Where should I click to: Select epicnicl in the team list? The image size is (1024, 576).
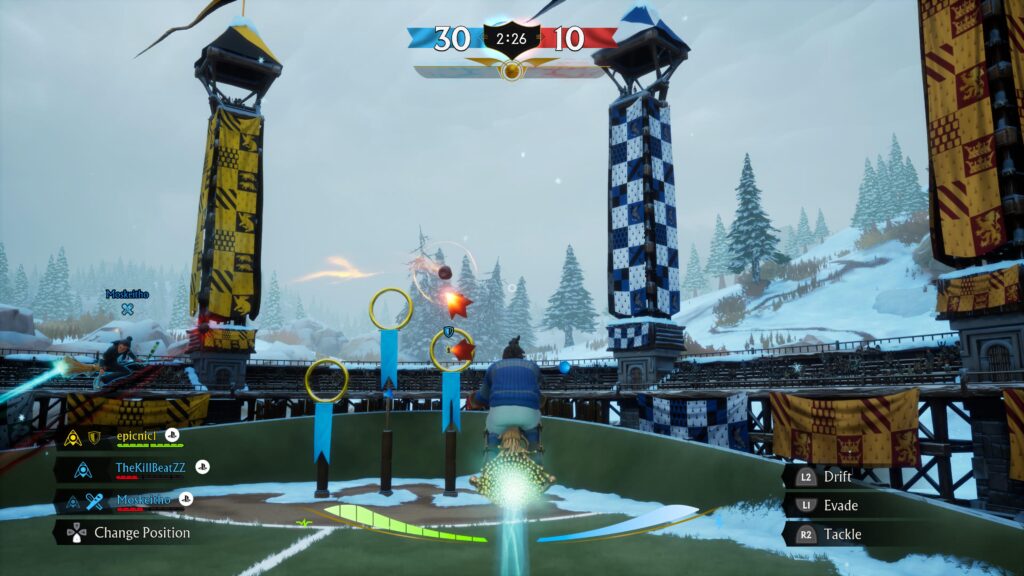click(138, 437)
